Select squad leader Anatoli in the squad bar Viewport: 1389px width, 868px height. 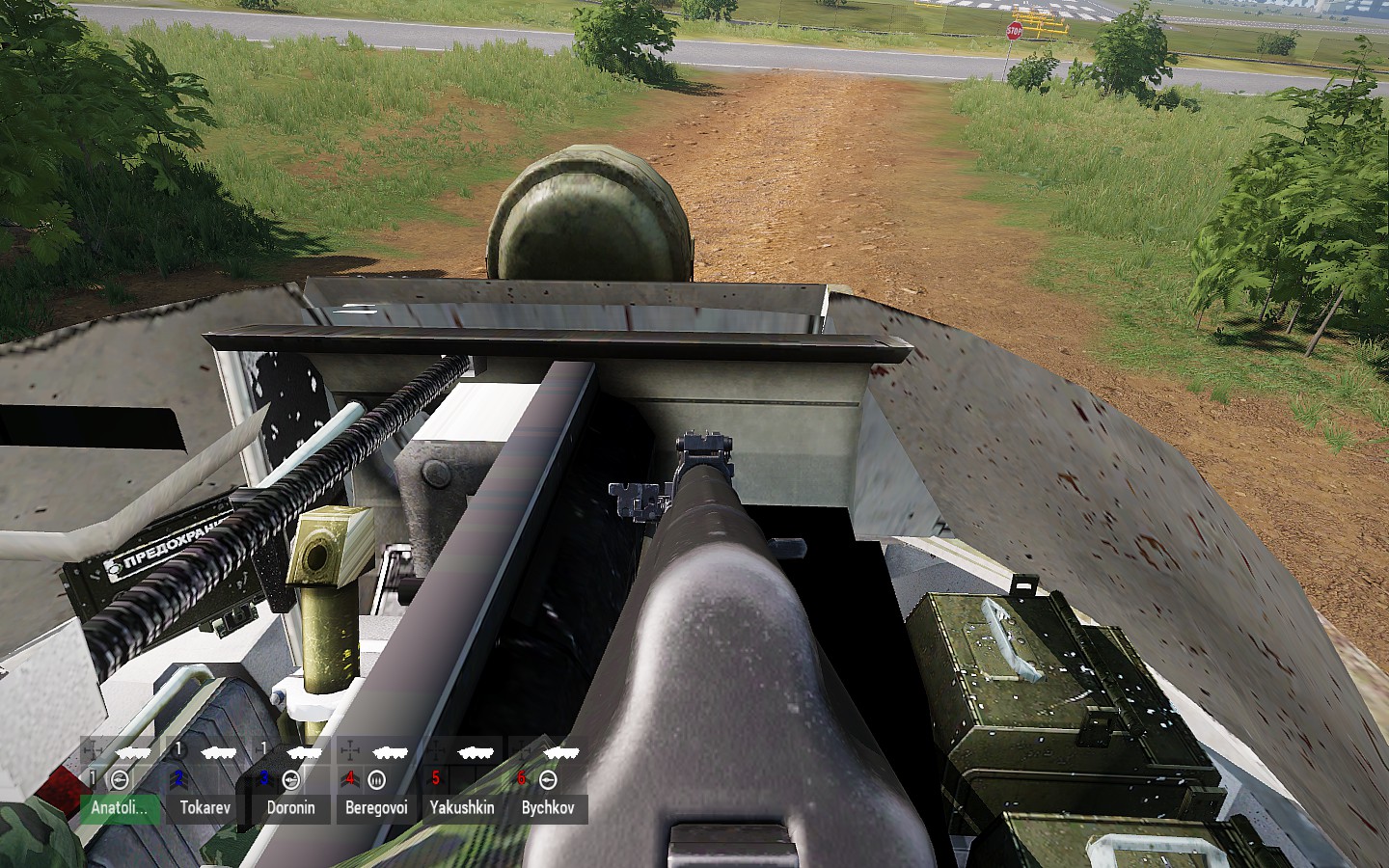pos(120,807)
